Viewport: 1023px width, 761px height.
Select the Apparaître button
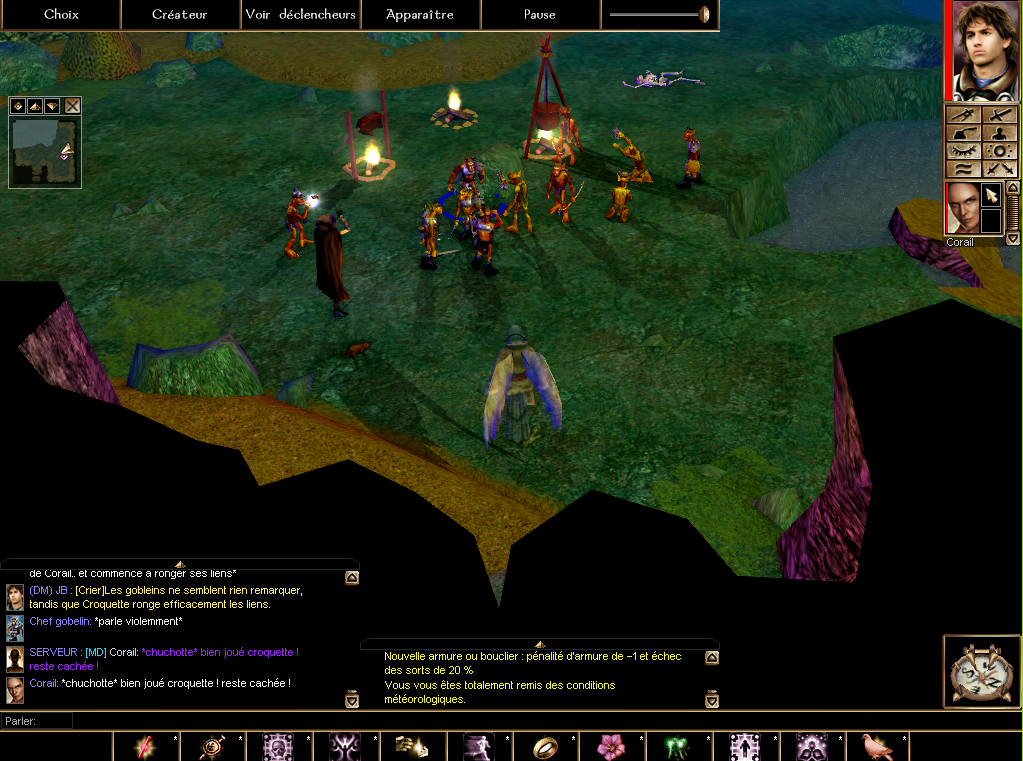(420, 14)
